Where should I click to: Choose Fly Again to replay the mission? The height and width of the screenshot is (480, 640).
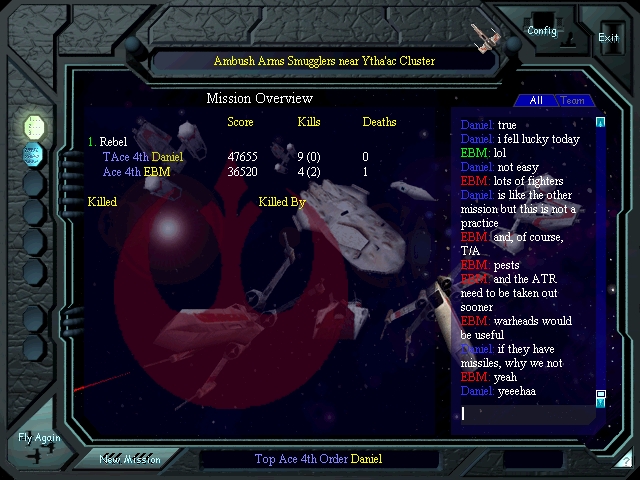coord(39,438)
